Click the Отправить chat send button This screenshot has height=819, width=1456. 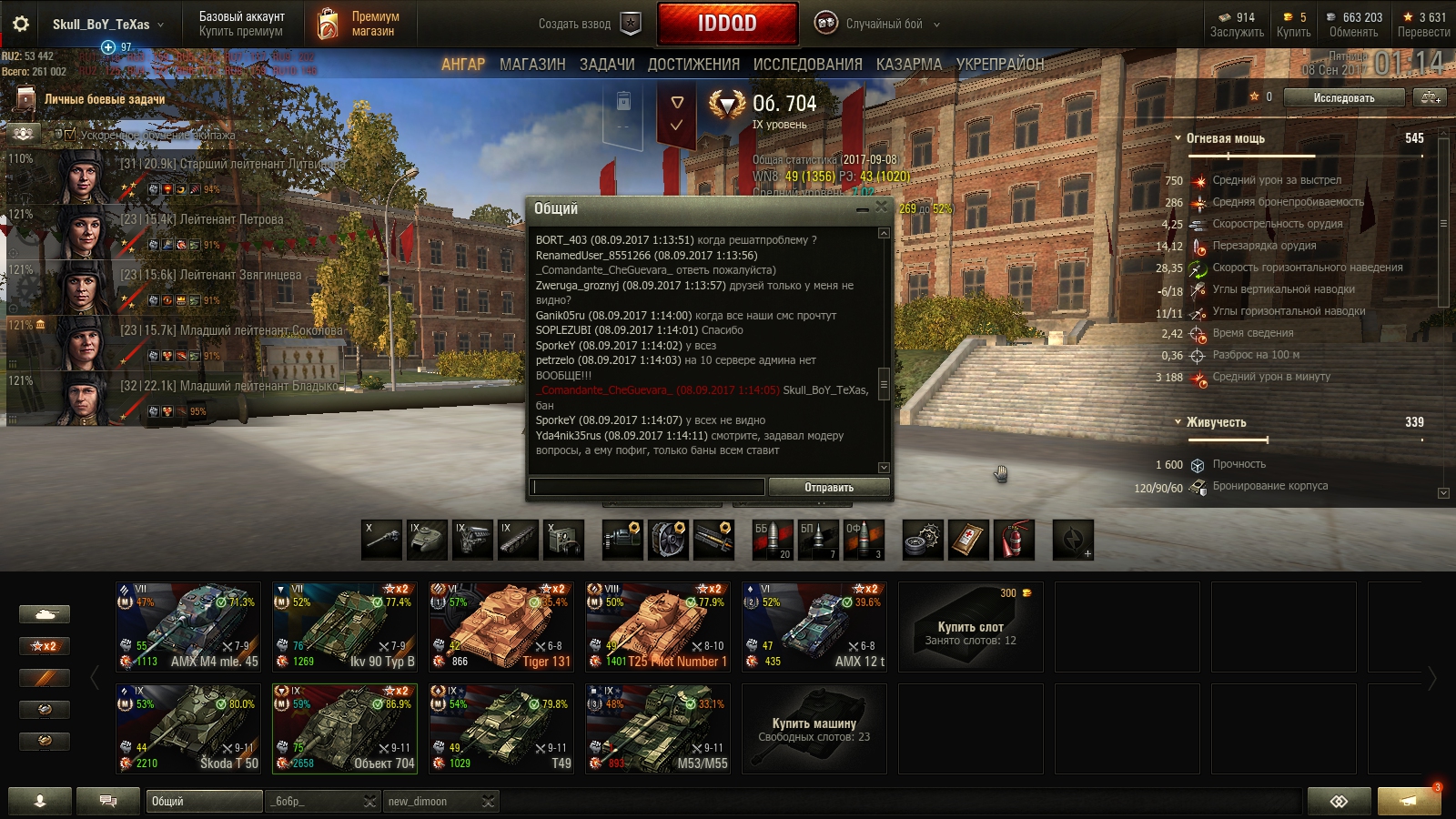click(x=829, y=488)
